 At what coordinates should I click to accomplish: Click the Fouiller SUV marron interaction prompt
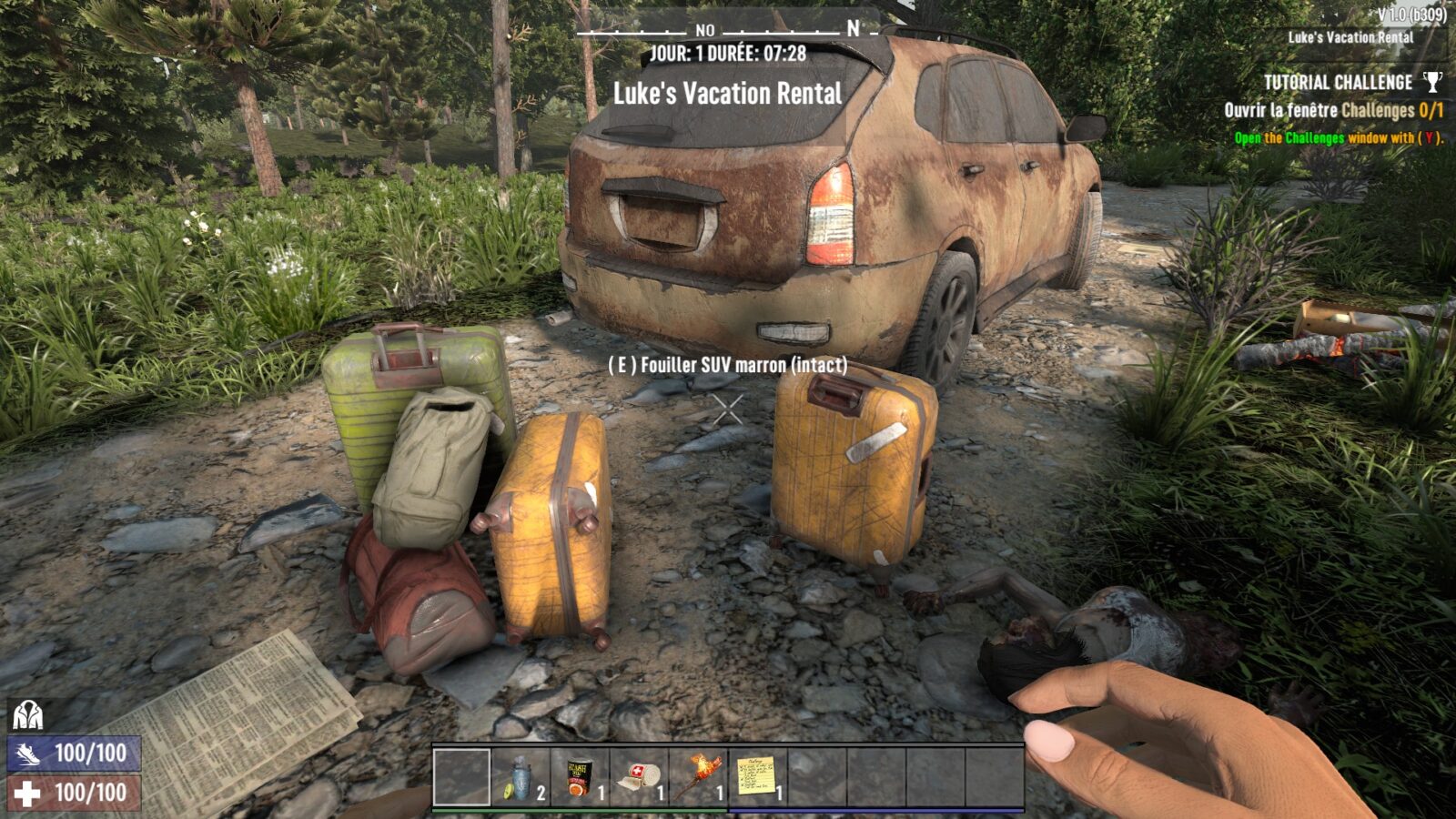click(728, 368)
